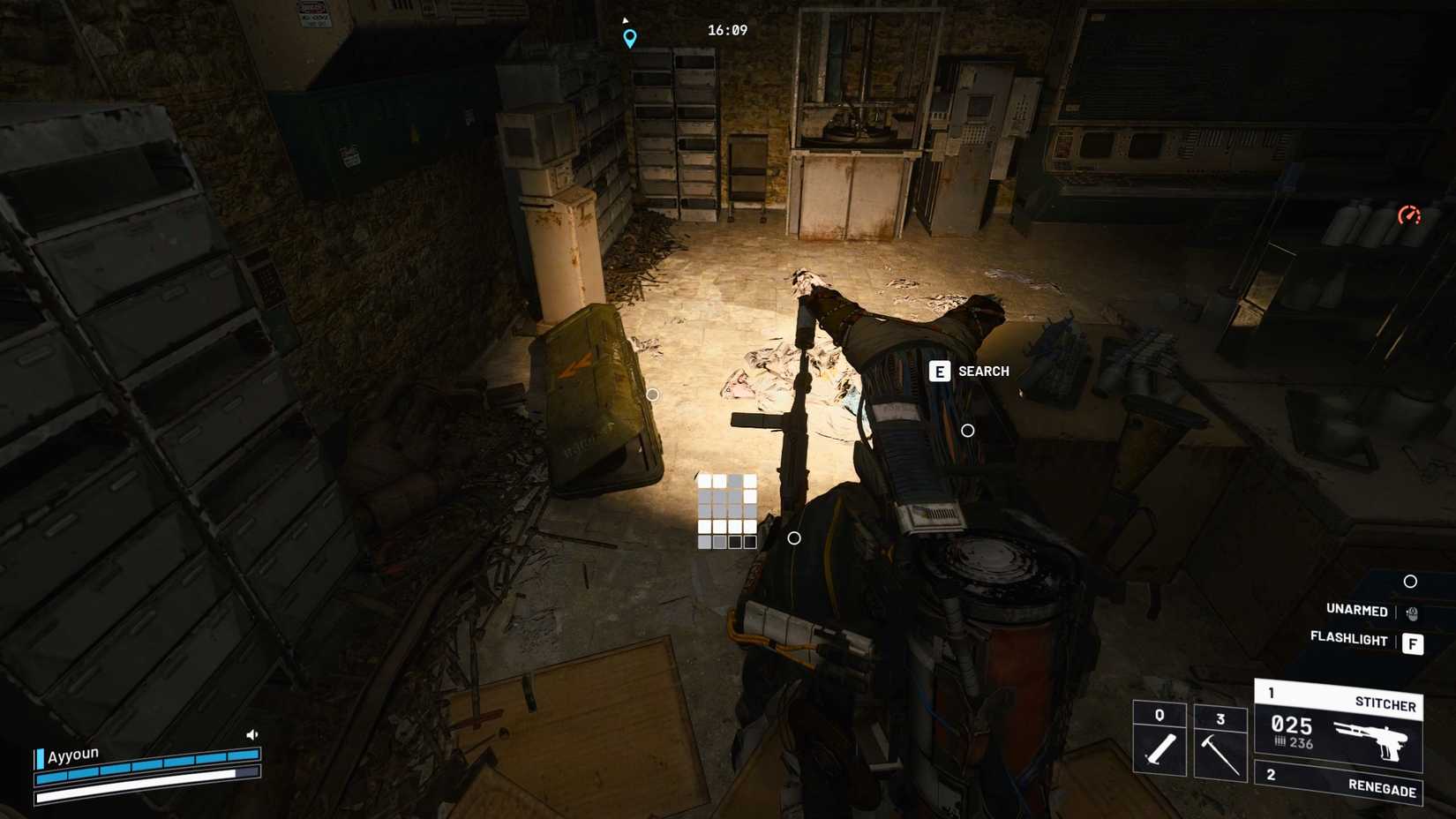Click the red objective marker on right edge
The height and width of the screenshot is (819, 1456).
[x=1412, y=215]
